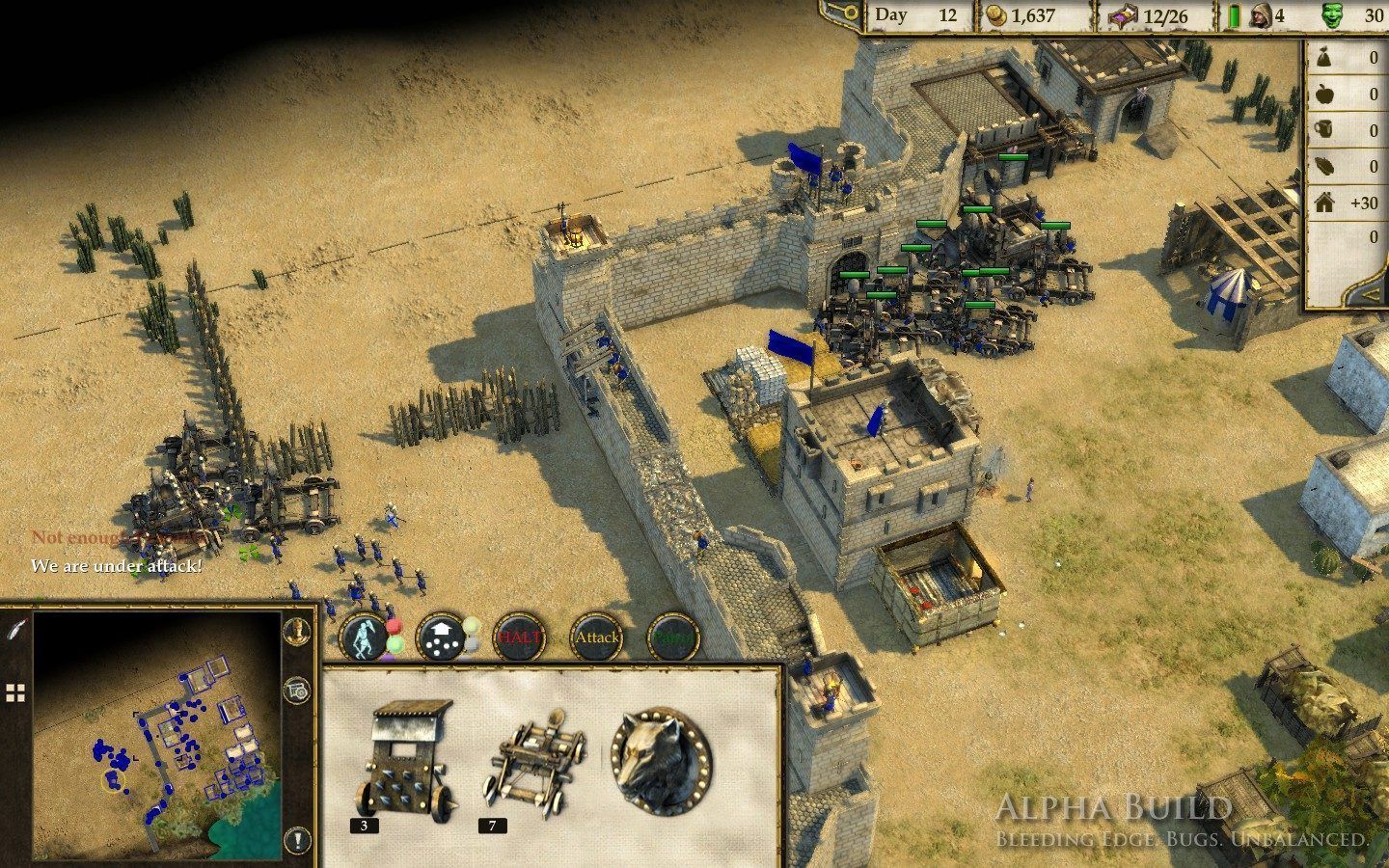Open the formation selector button
This screenshot has width=1389, height=868.
[x=443, y=637]
